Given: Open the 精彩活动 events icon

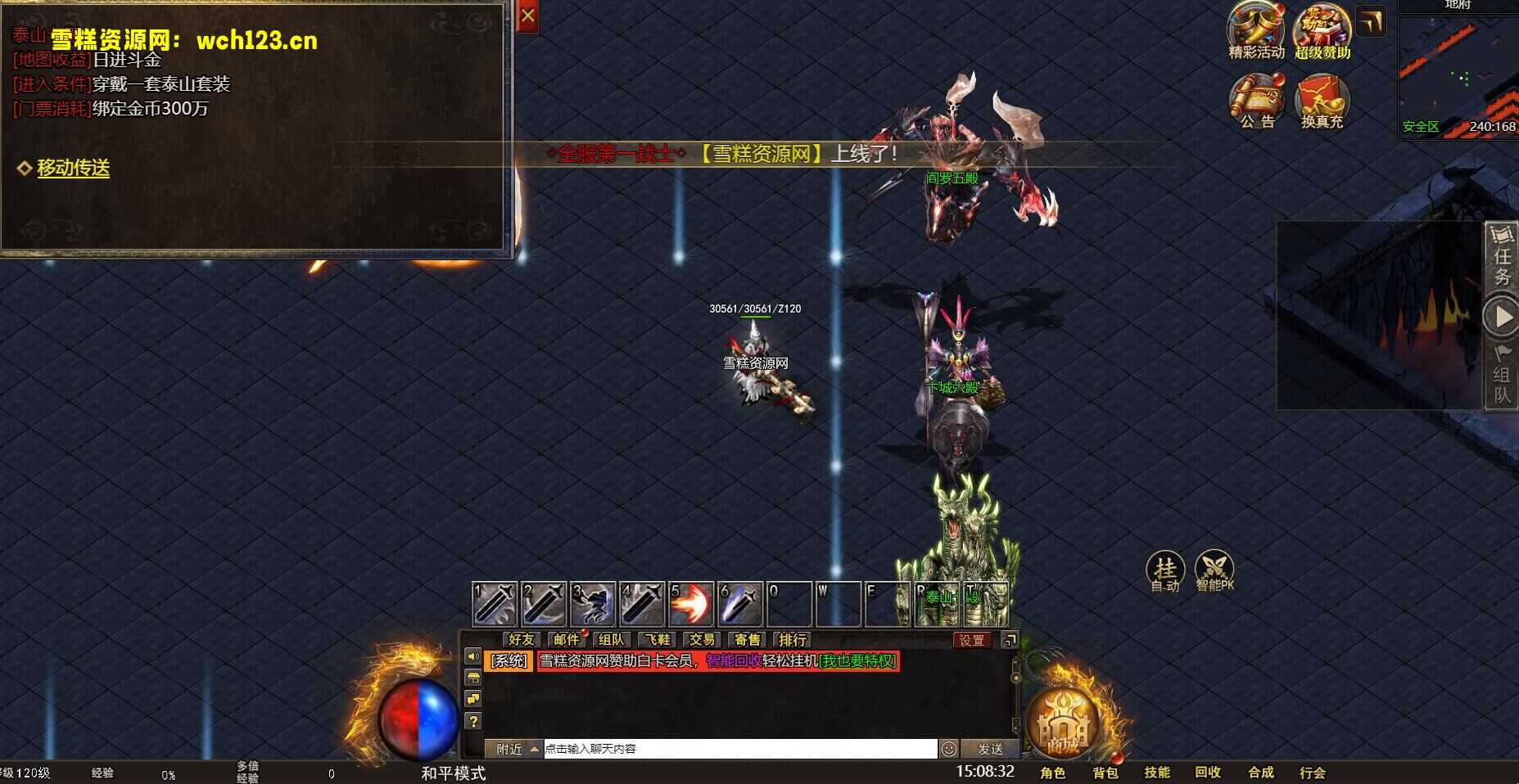Looking at the screenshot, I should pyautogui.click(x=1255, y=31).
